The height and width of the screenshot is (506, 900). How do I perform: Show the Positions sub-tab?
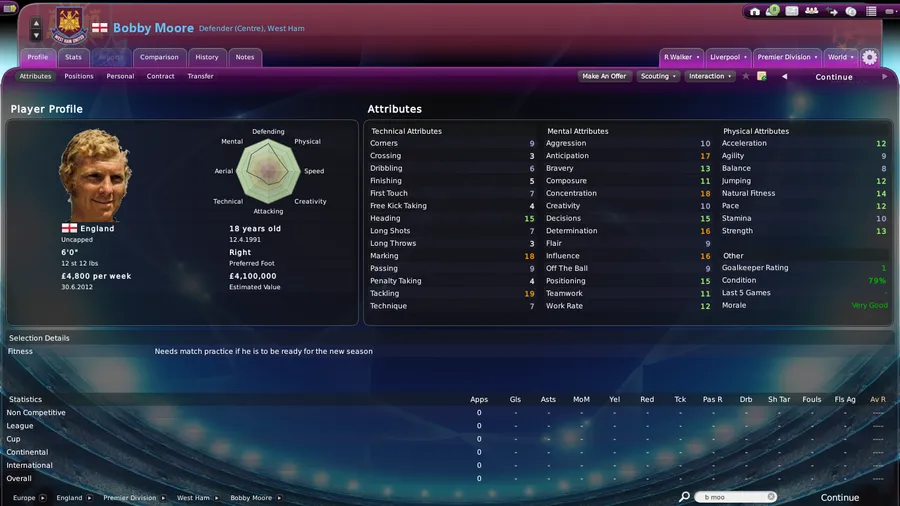pos(79,76)
